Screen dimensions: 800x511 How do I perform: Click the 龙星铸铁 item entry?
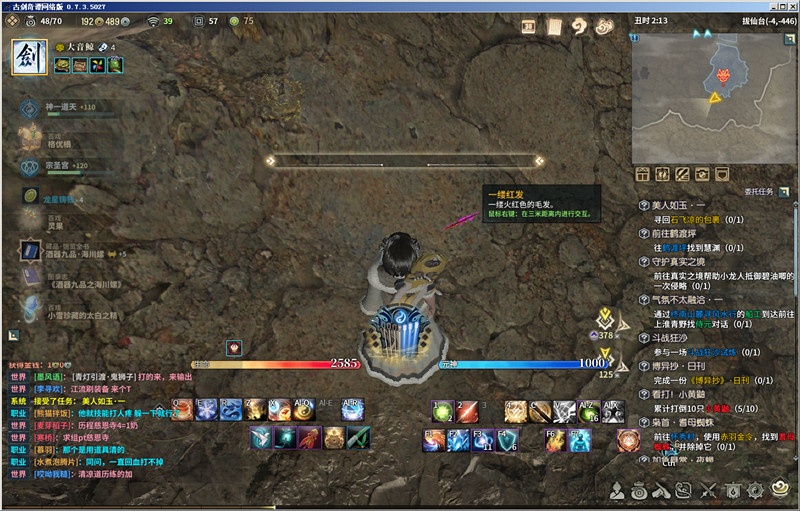click(x=60, y=200)
